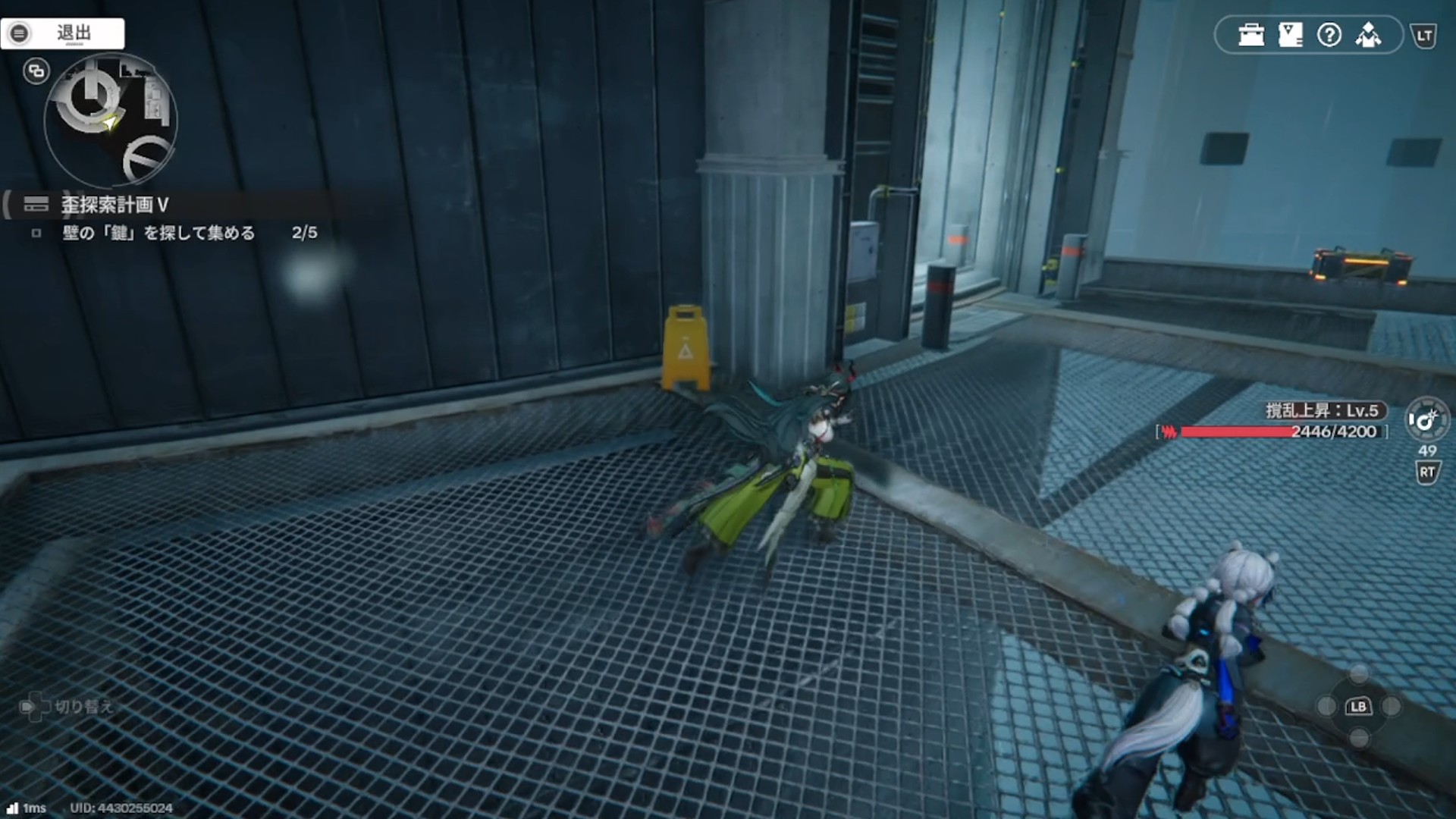Open the notebook journal icon
This screenshot has height=819, width=1456.
1290,35
